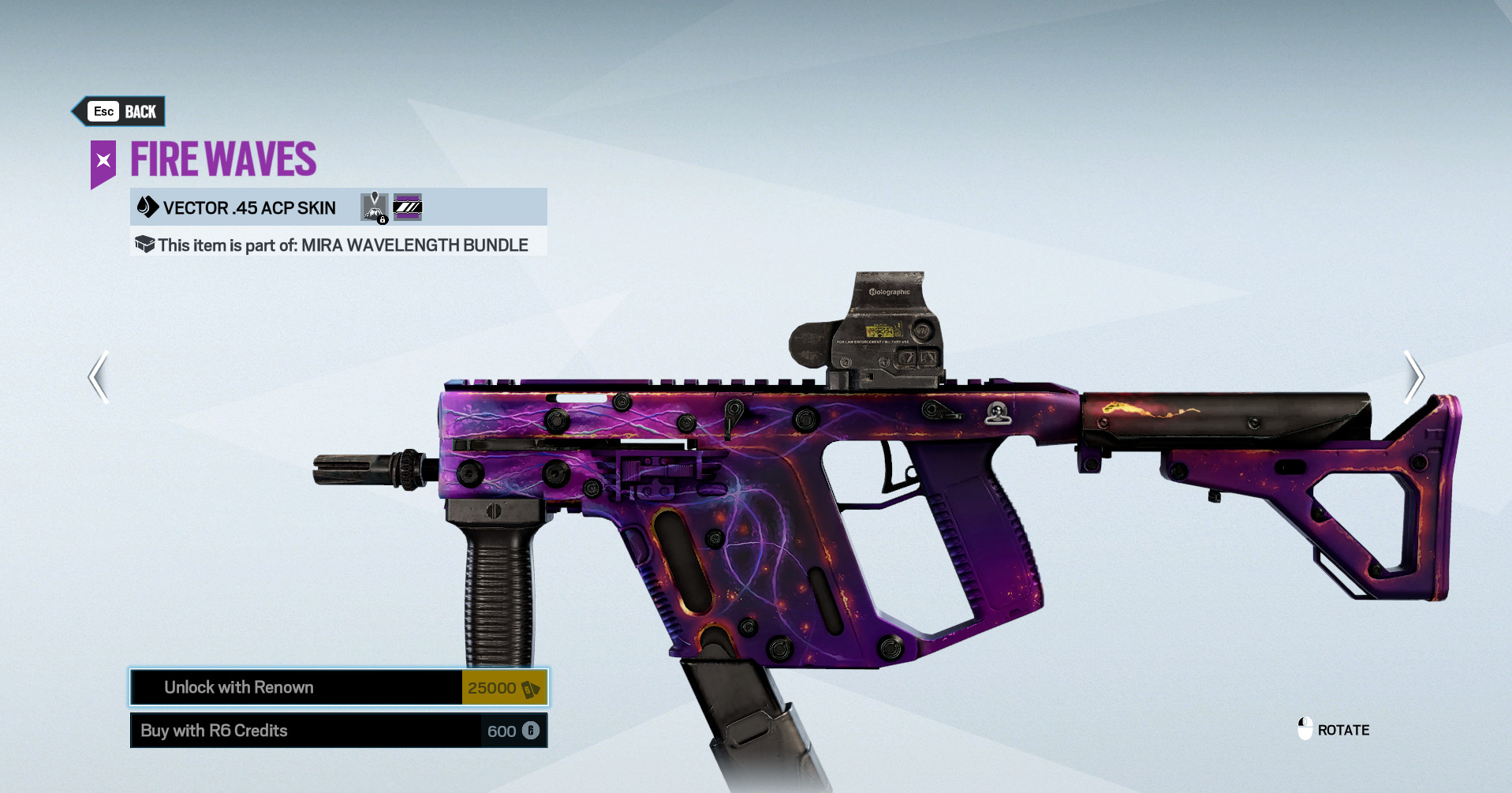The height and width of the screenshot is (793, 1512).
Task: Buy the skin with 600 R6 Credits
Action: (338, 731)
